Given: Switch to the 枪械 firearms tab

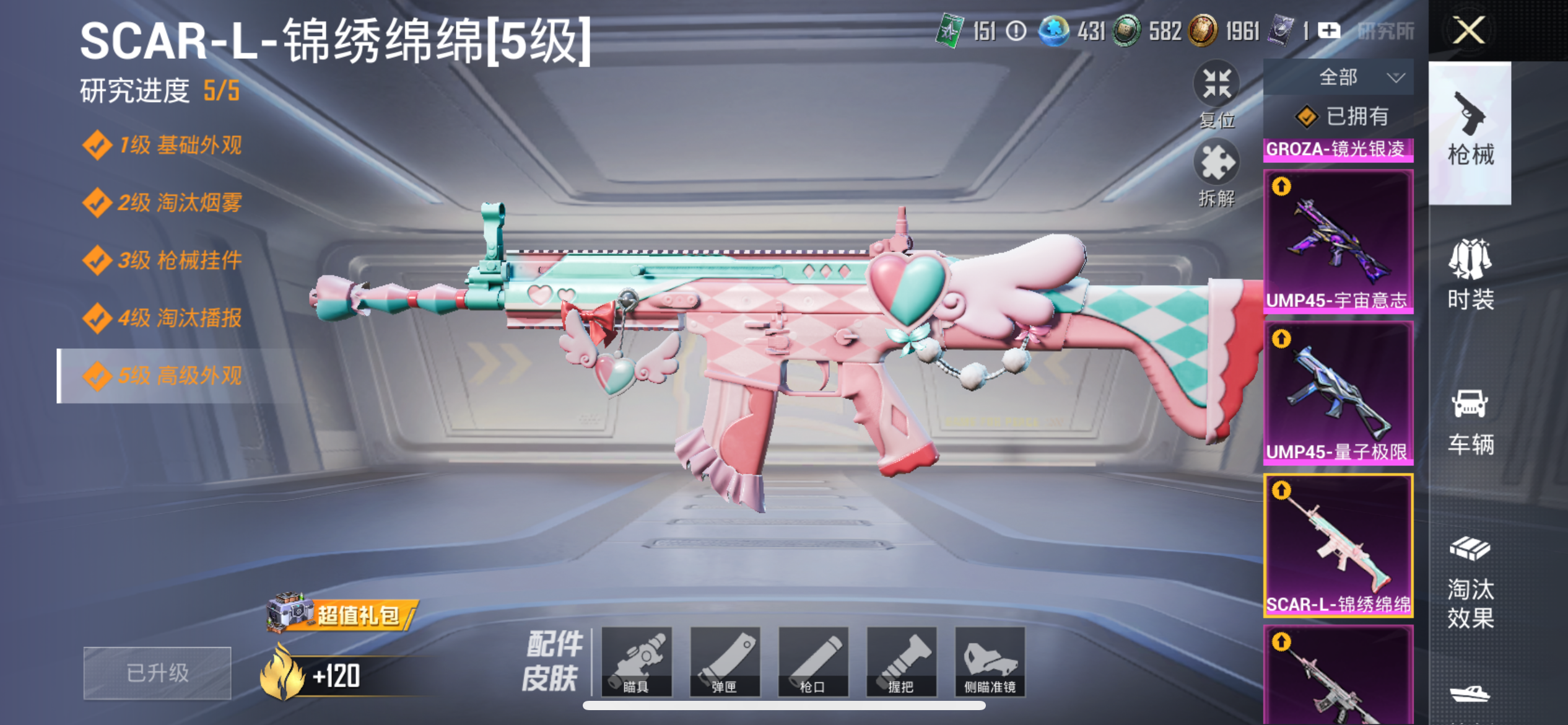Looking at the screenshot, I should click(1470, 131).
